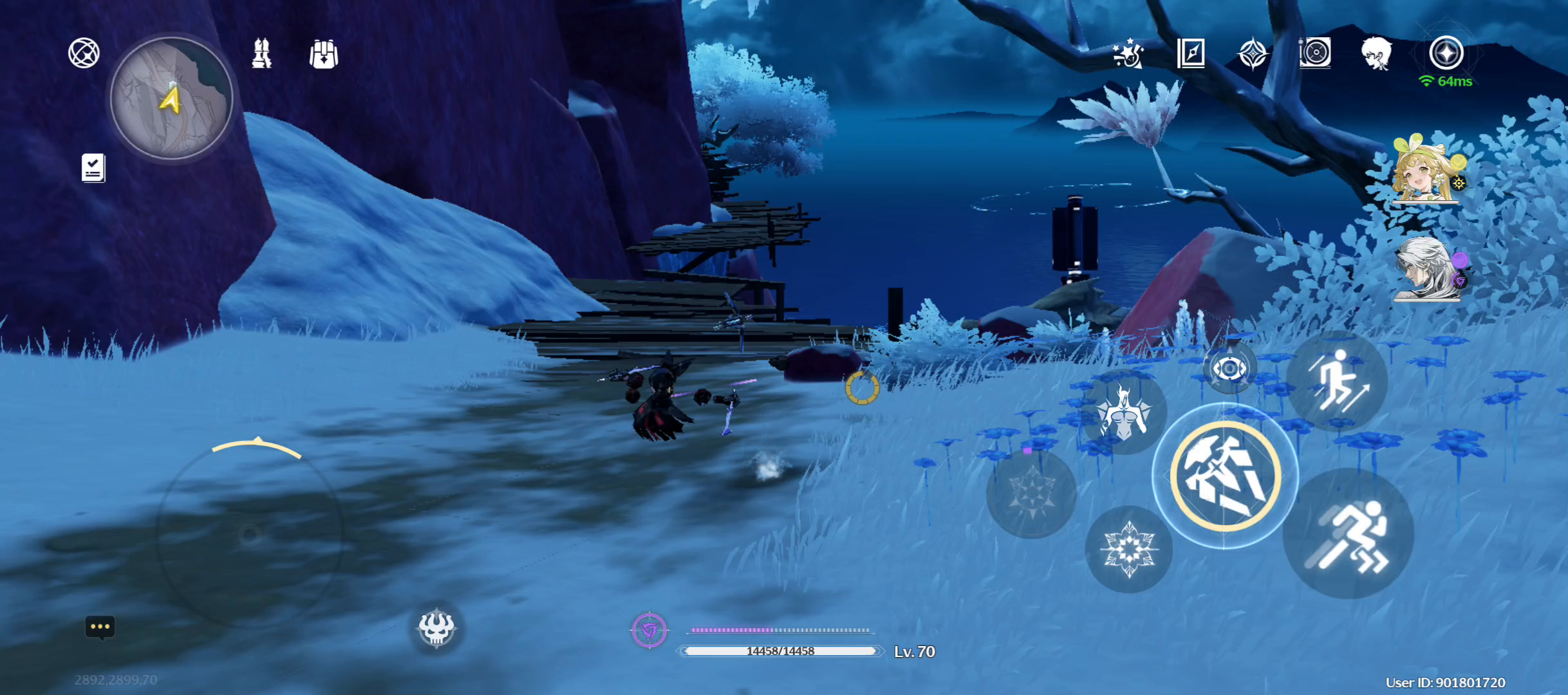The width and height of the screenshot is (1568, 695).
Task: Open the quest checklist tracker
Action: coord(93,168)
